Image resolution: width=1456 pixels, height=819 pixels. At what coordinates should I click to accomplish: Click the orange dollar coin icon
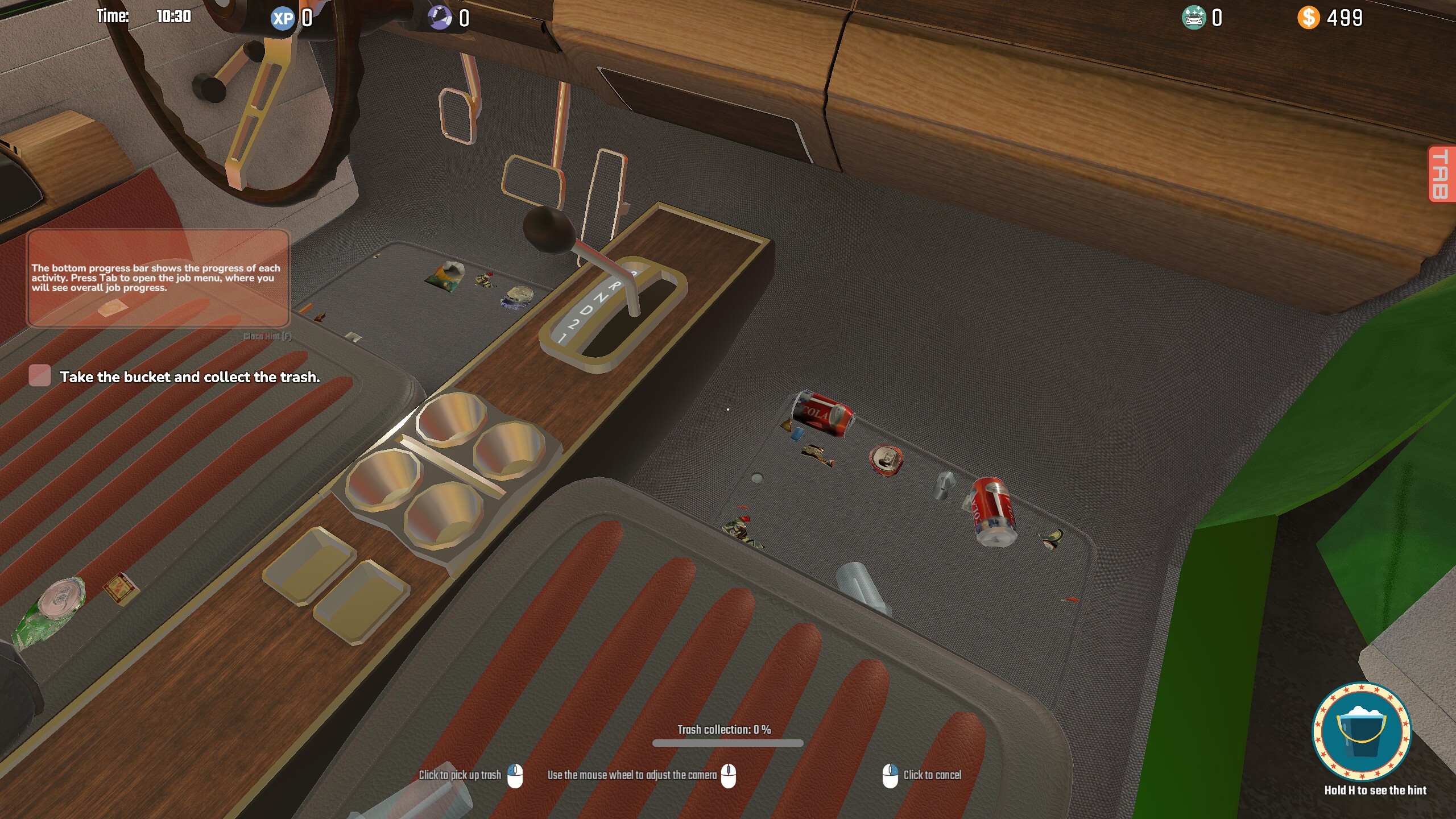click(x=1310, y=18)
